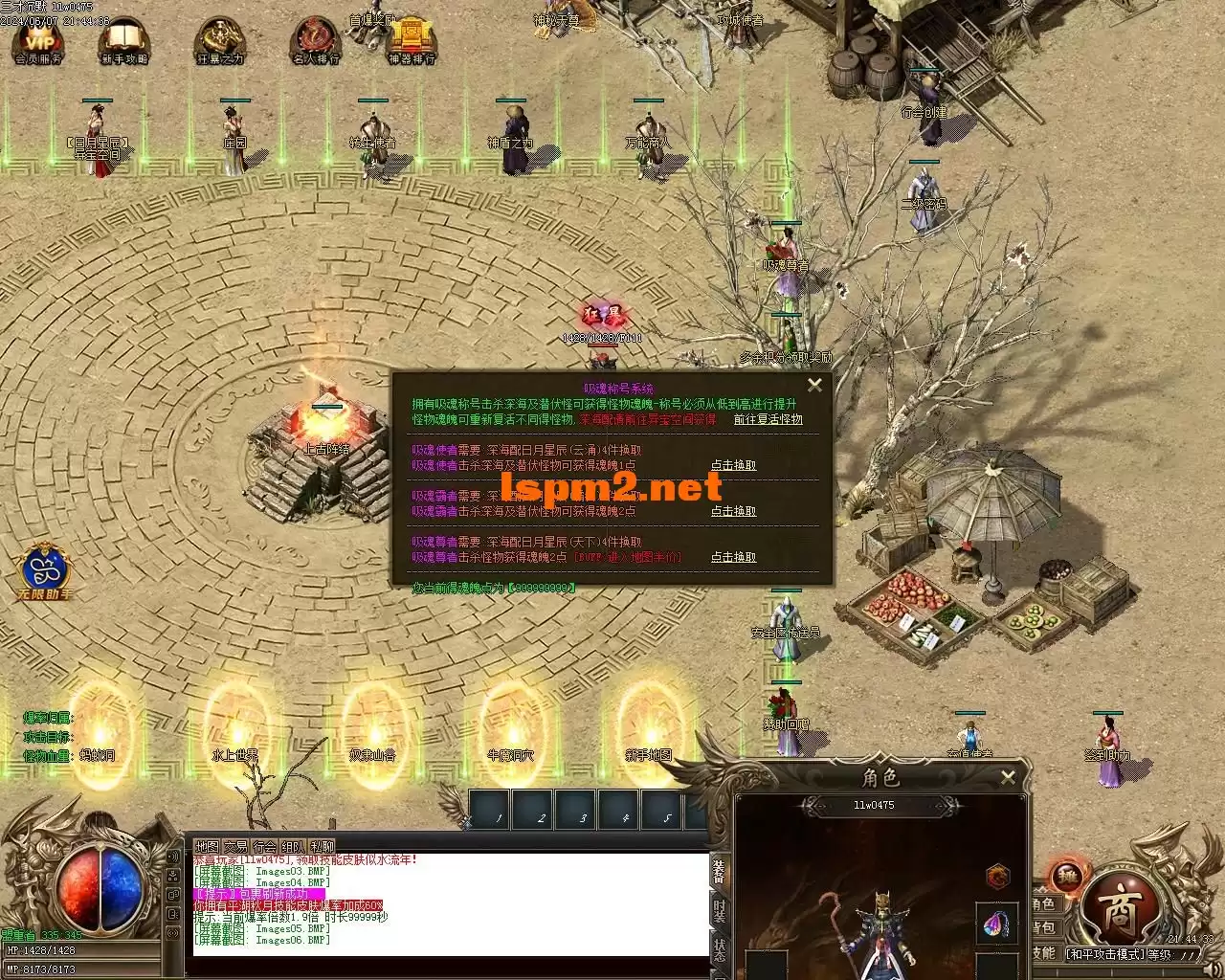Image resolution: width=1225 pixels, height=980 pixels.
Task: Open the 名人排行 ranking
Action: pos(315,41)
